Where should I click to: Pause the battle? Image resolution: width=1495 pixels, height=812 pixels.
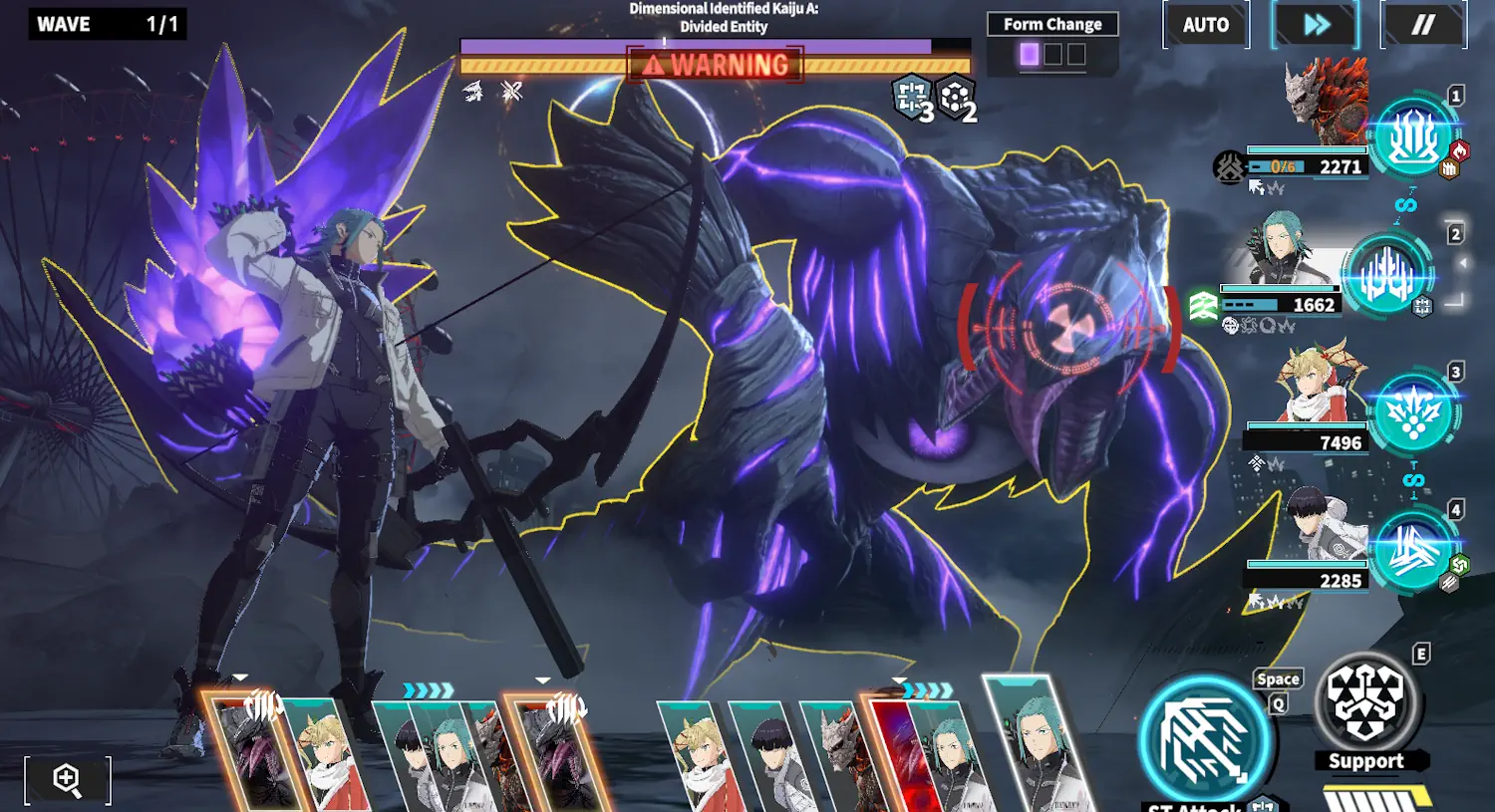click(1423, 25)
